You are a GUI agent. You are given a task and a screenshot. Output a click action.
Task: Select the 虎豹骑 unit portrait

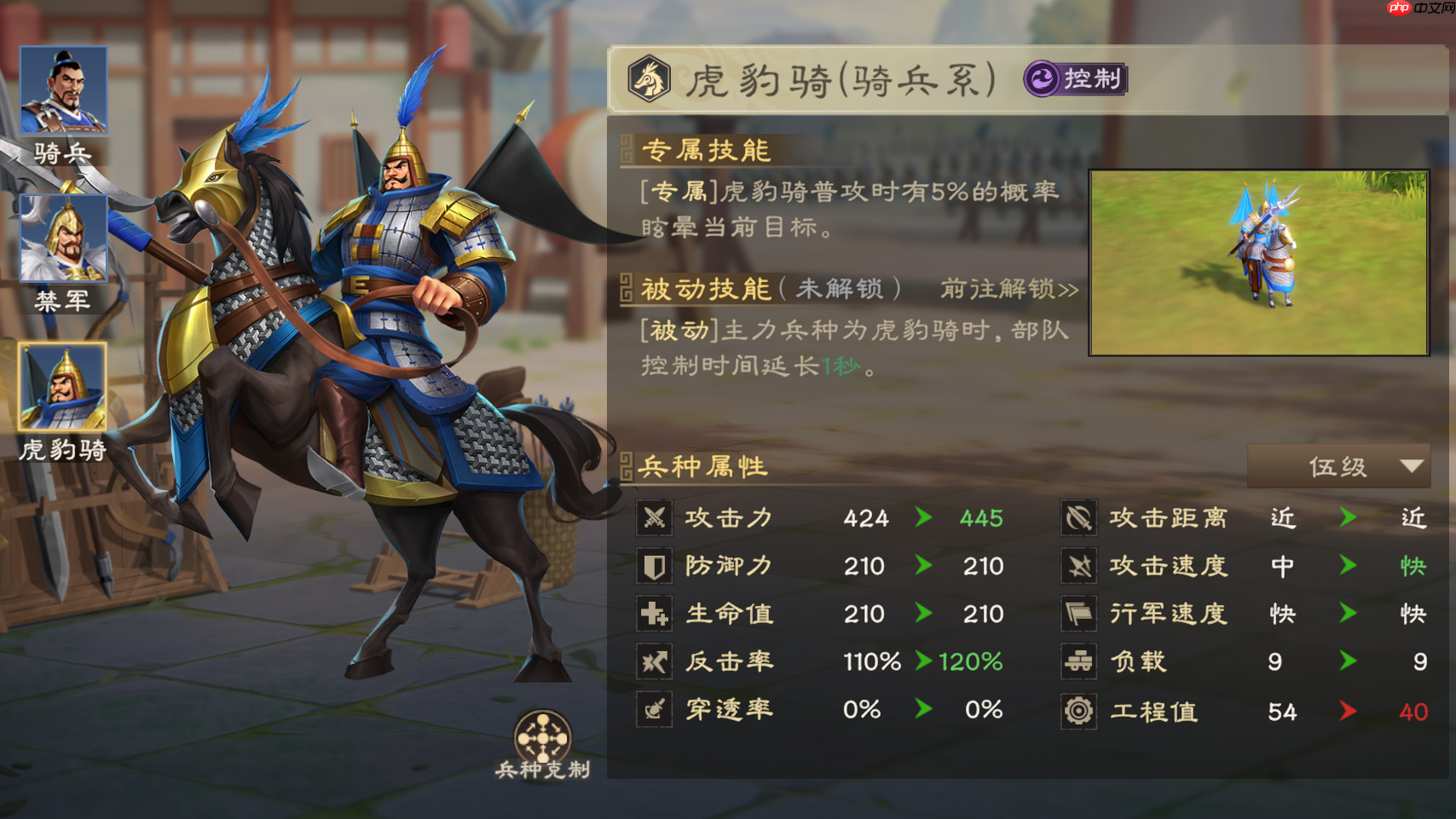click(63, 388)
